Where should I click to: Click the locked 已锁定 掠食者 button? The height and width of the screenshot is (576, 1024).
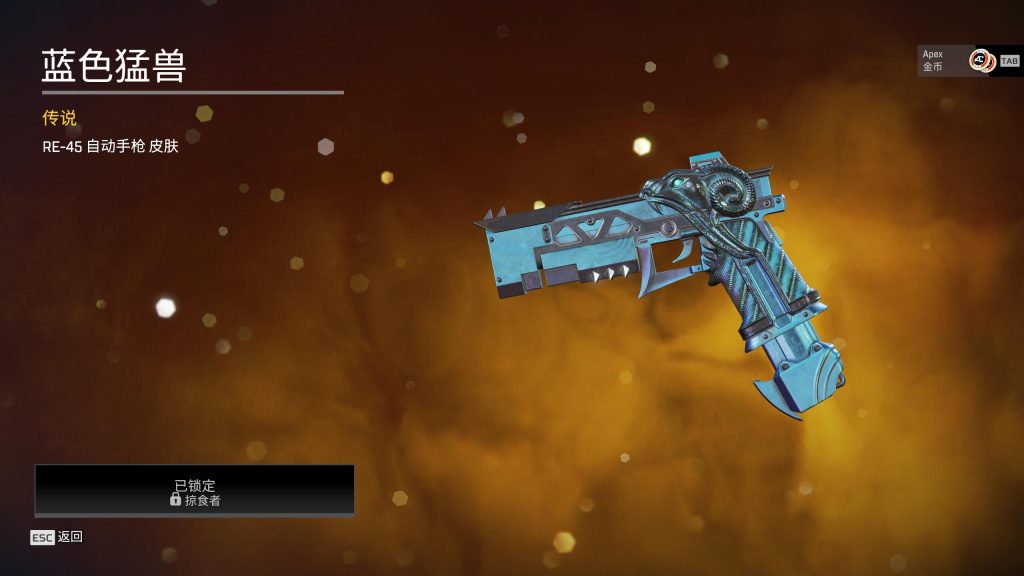(195, 491)
